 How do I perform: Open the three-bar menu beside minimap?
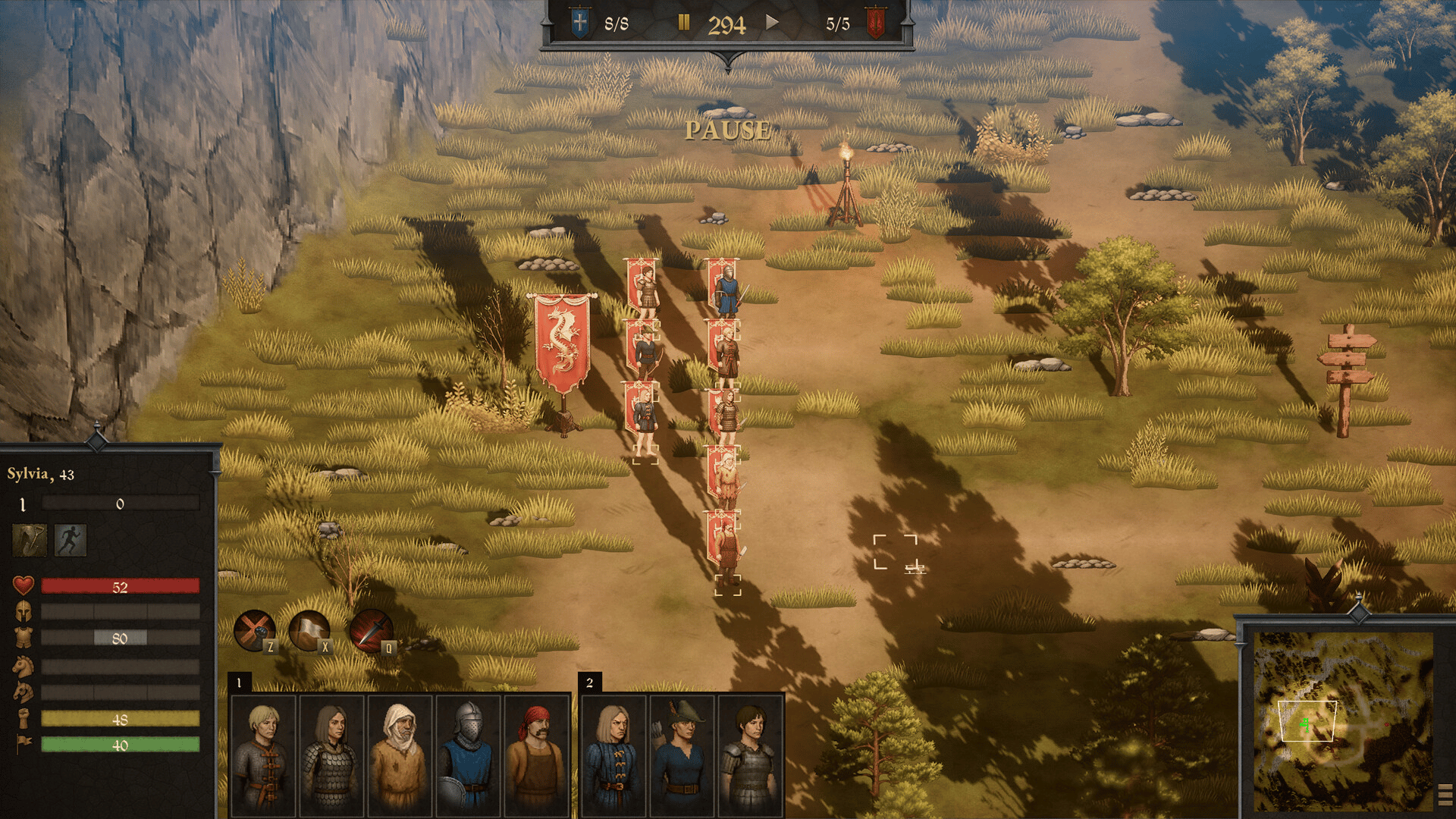[1445, 795]
